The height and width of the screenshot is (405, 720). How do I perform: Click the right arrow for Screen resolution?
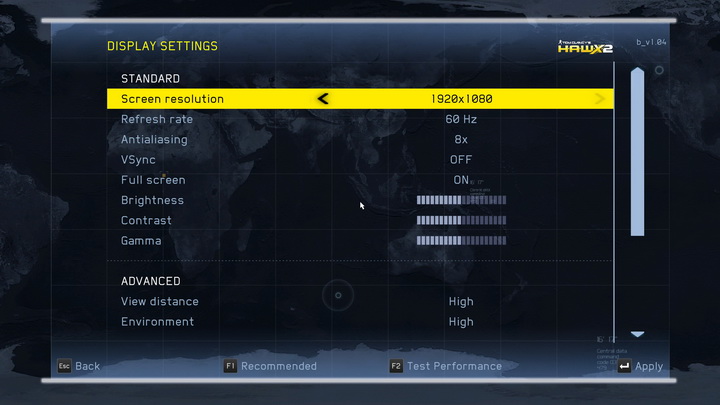pyautogui.click(x=600, y=99)
